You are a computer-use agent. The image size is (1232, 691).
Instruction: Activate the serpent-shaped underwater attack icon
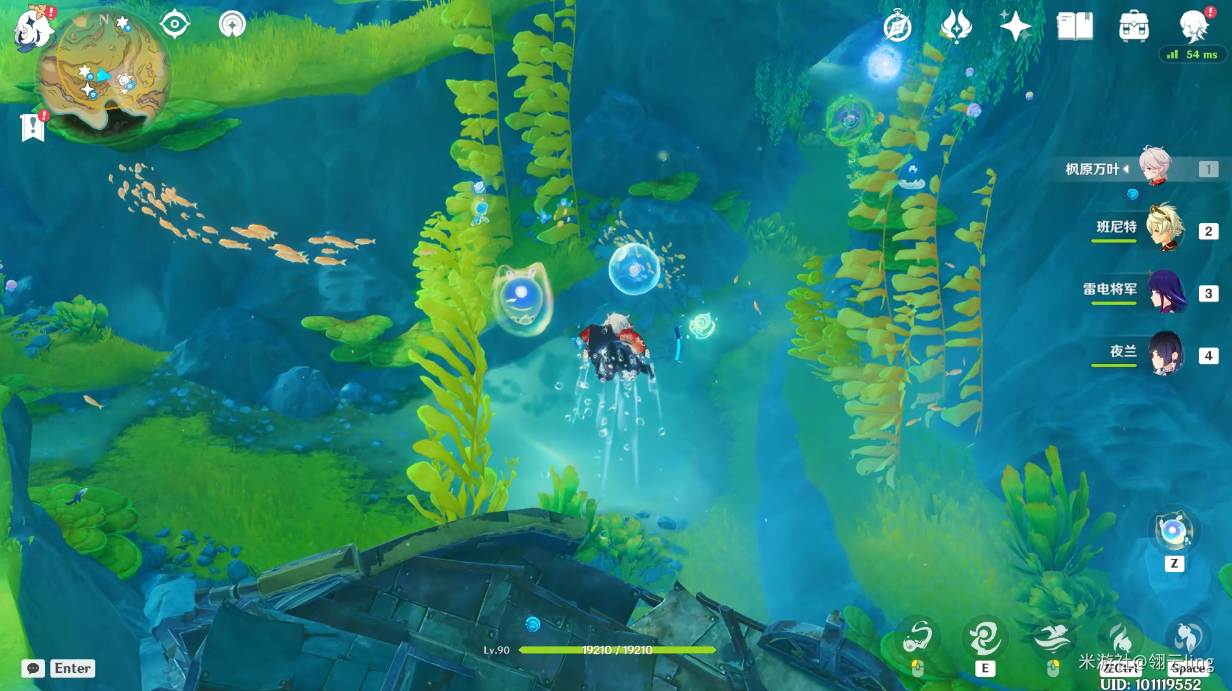click(917, 636)
